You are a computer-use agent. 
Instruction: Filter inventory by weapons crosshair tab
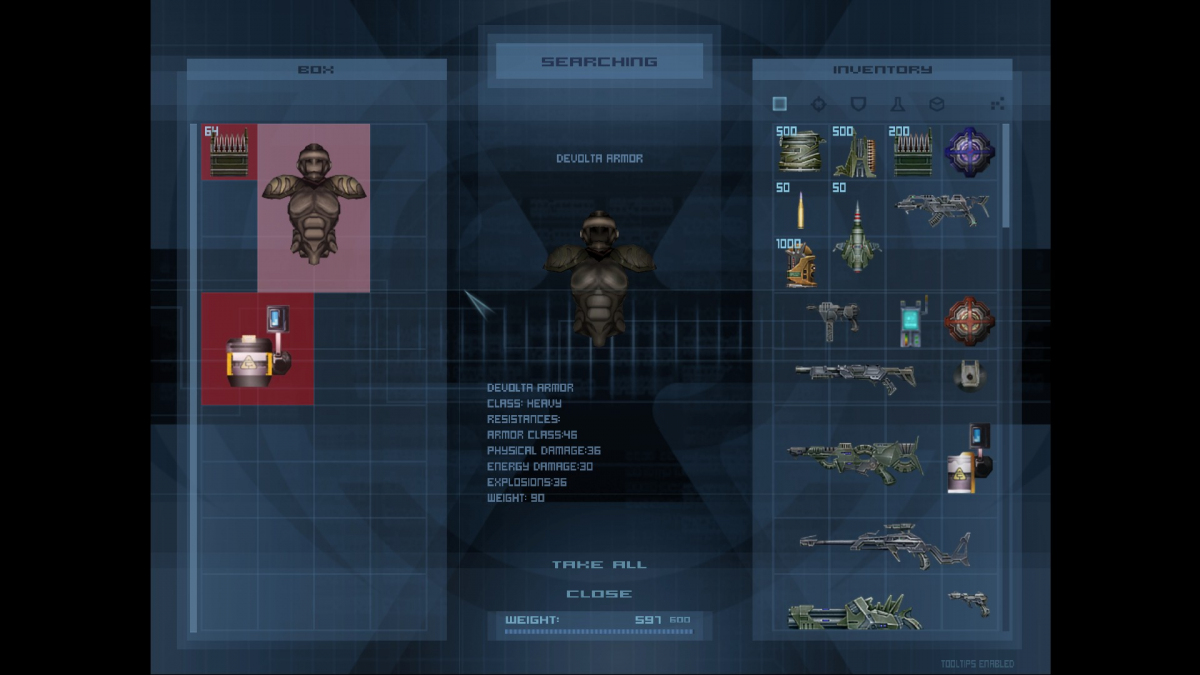819,104
